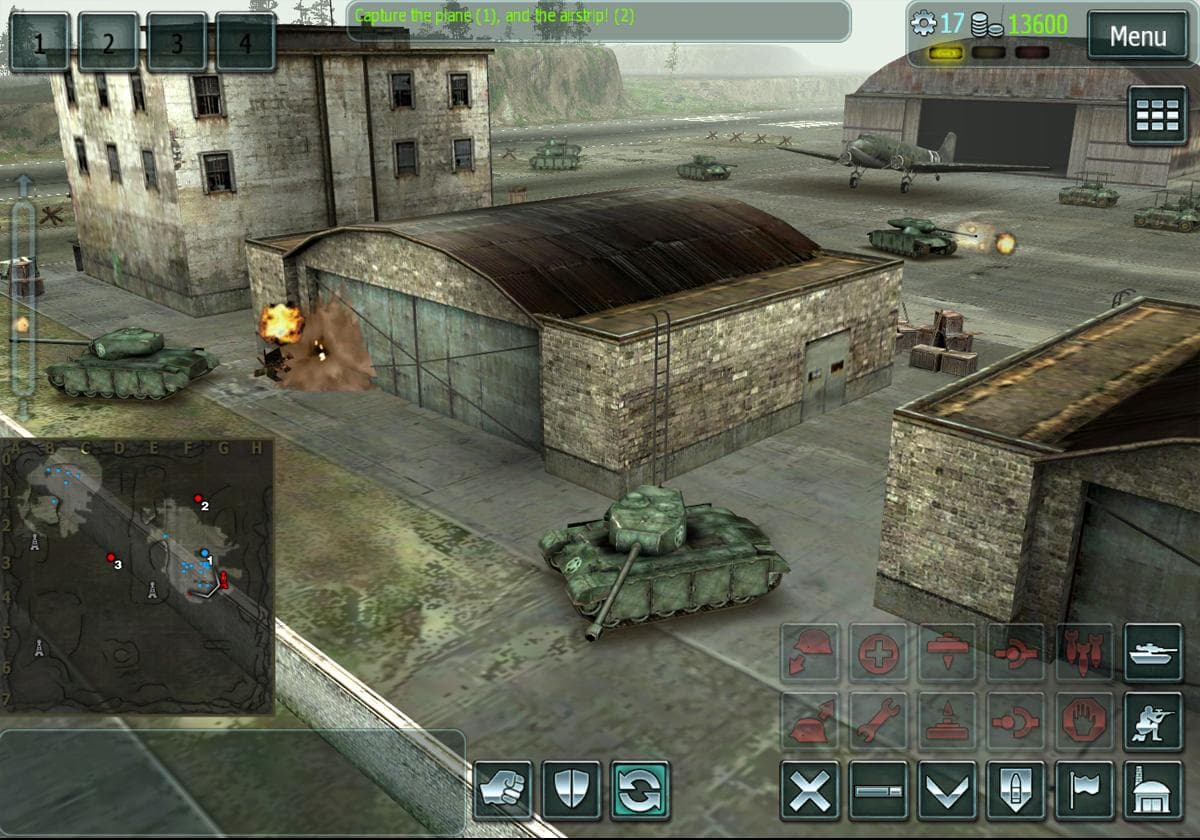
Task: Use the red wrench repair command
Action: pyautogui.click(x=879, y=721)
